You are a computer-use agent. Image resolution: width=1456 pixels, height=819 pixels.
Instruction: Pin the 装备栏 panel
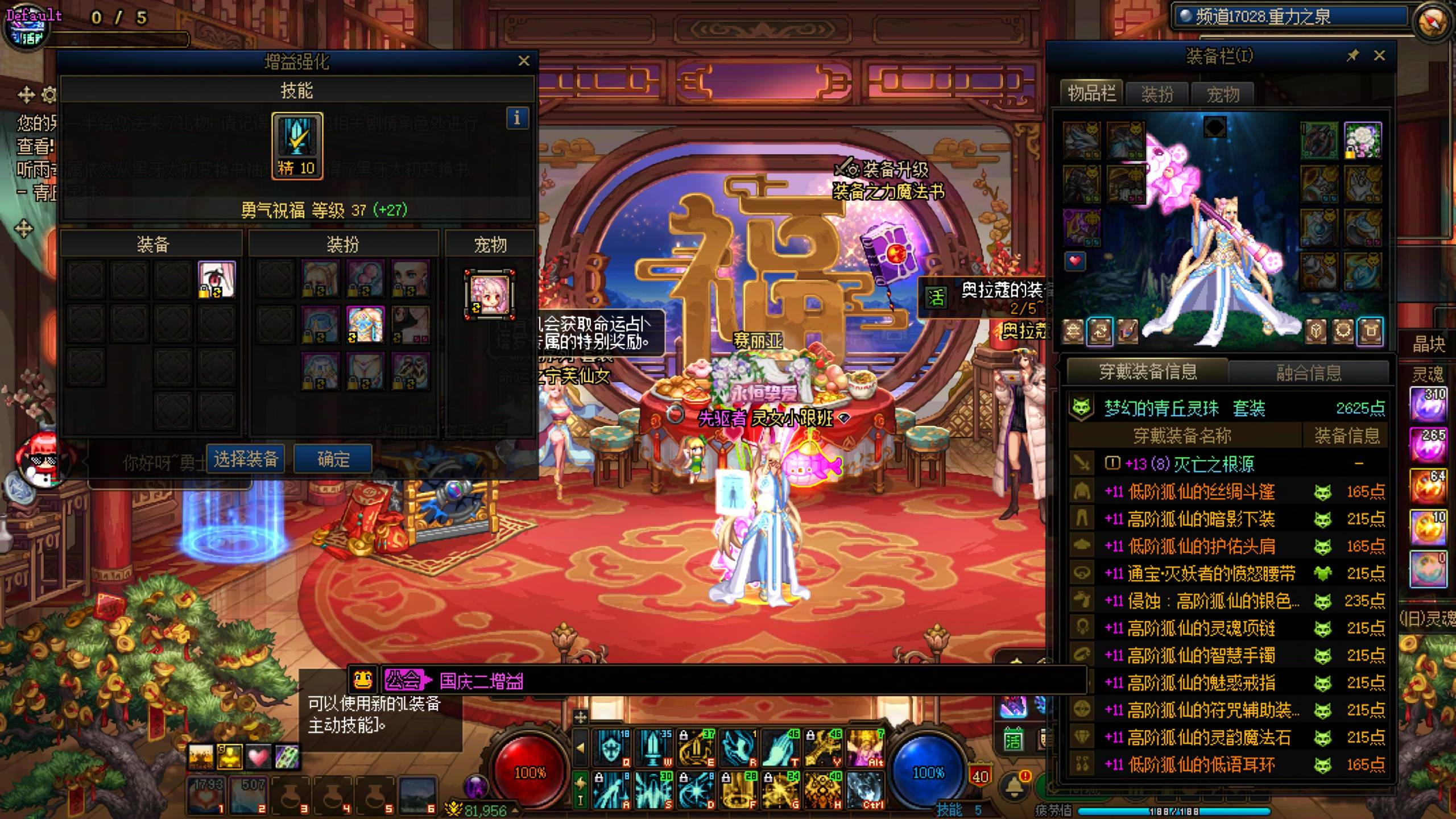coord(1352,56)
